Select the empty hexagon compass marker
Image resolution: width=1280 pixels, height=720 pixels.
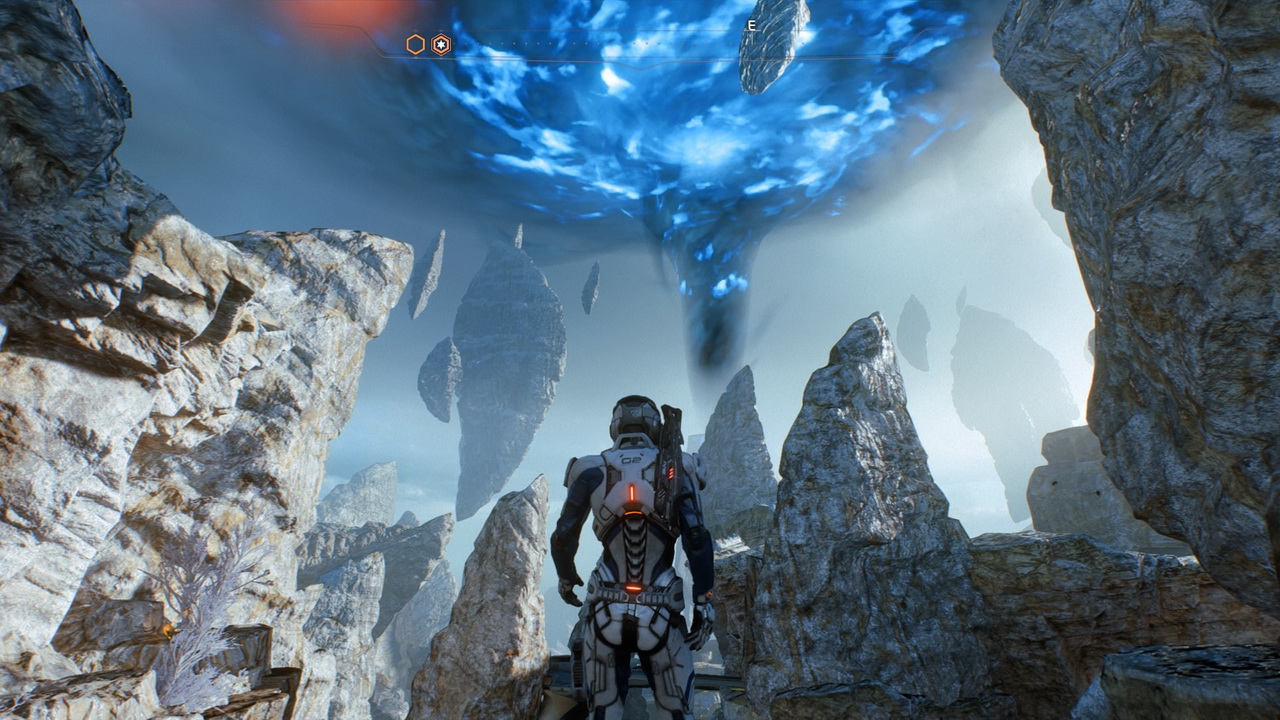(x=415, y=44)
